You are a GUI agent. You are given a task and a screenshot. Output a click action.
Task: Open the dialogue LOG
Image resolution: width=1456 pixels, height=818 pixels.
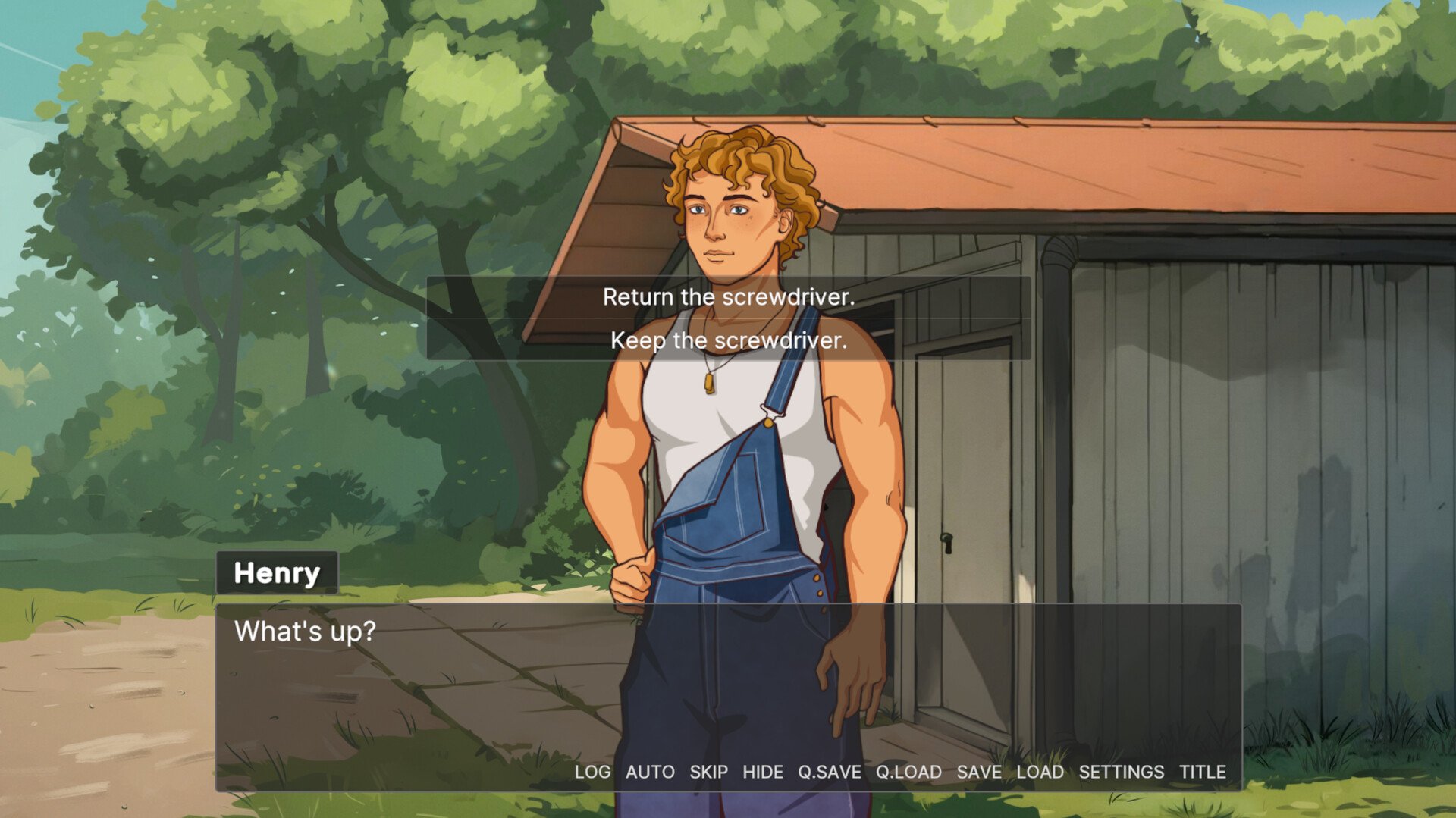tap(592, 772)
